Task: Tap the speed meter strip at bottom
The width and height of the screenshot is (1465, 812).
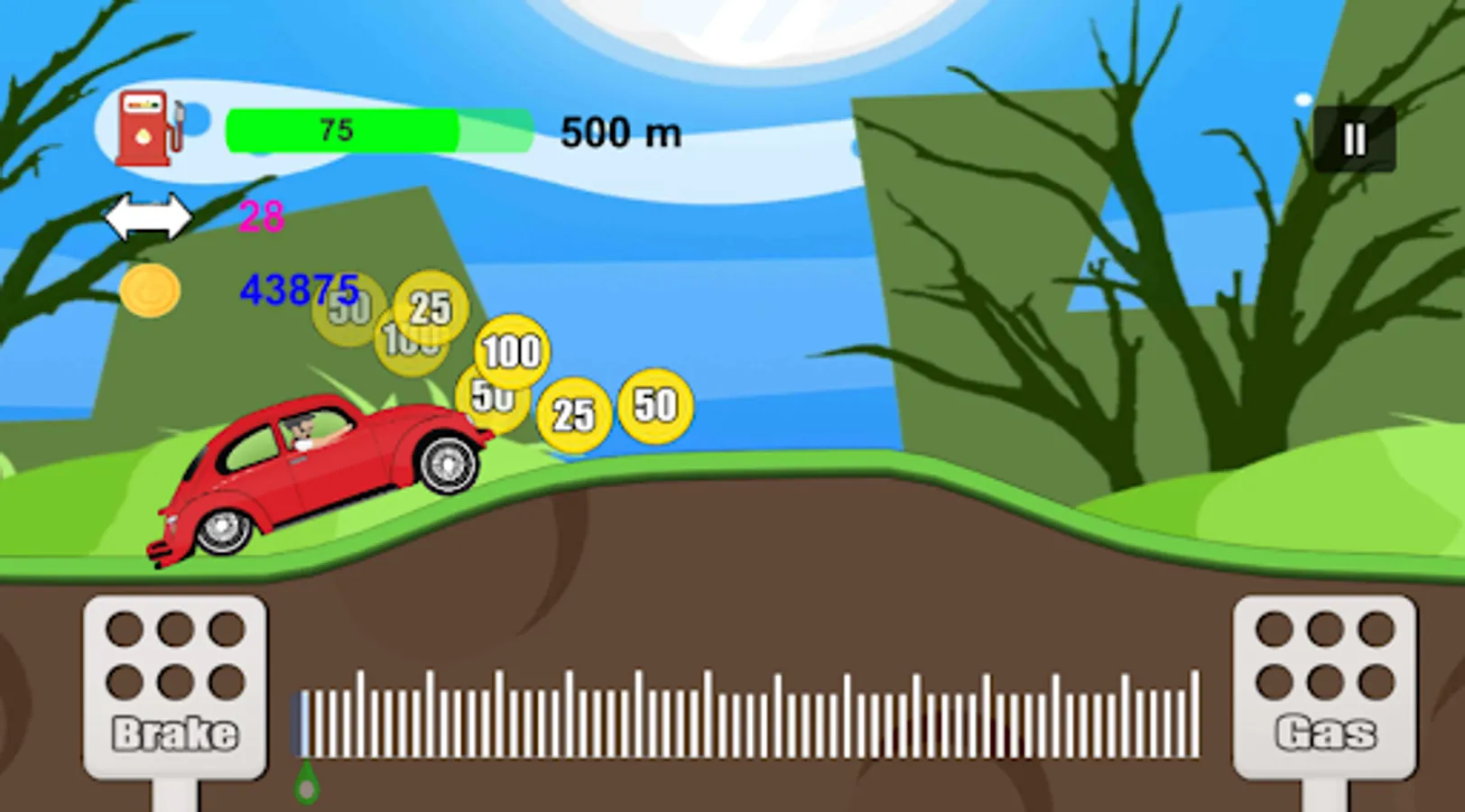Action: tap(740, 713)
